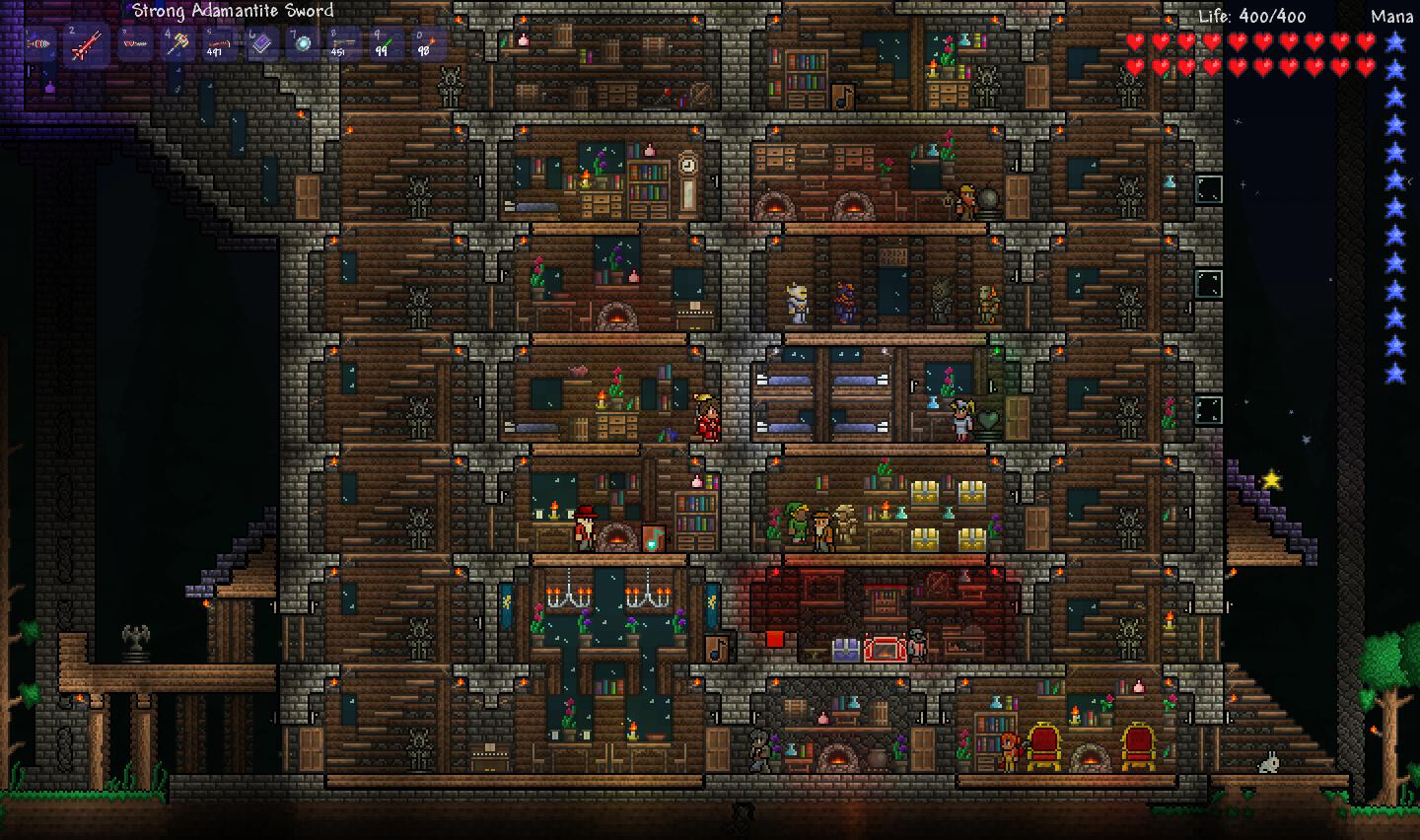Open the blue chest in the red room
The image size is (1420, 840).
pyautogui.click(x=845, y=650)
